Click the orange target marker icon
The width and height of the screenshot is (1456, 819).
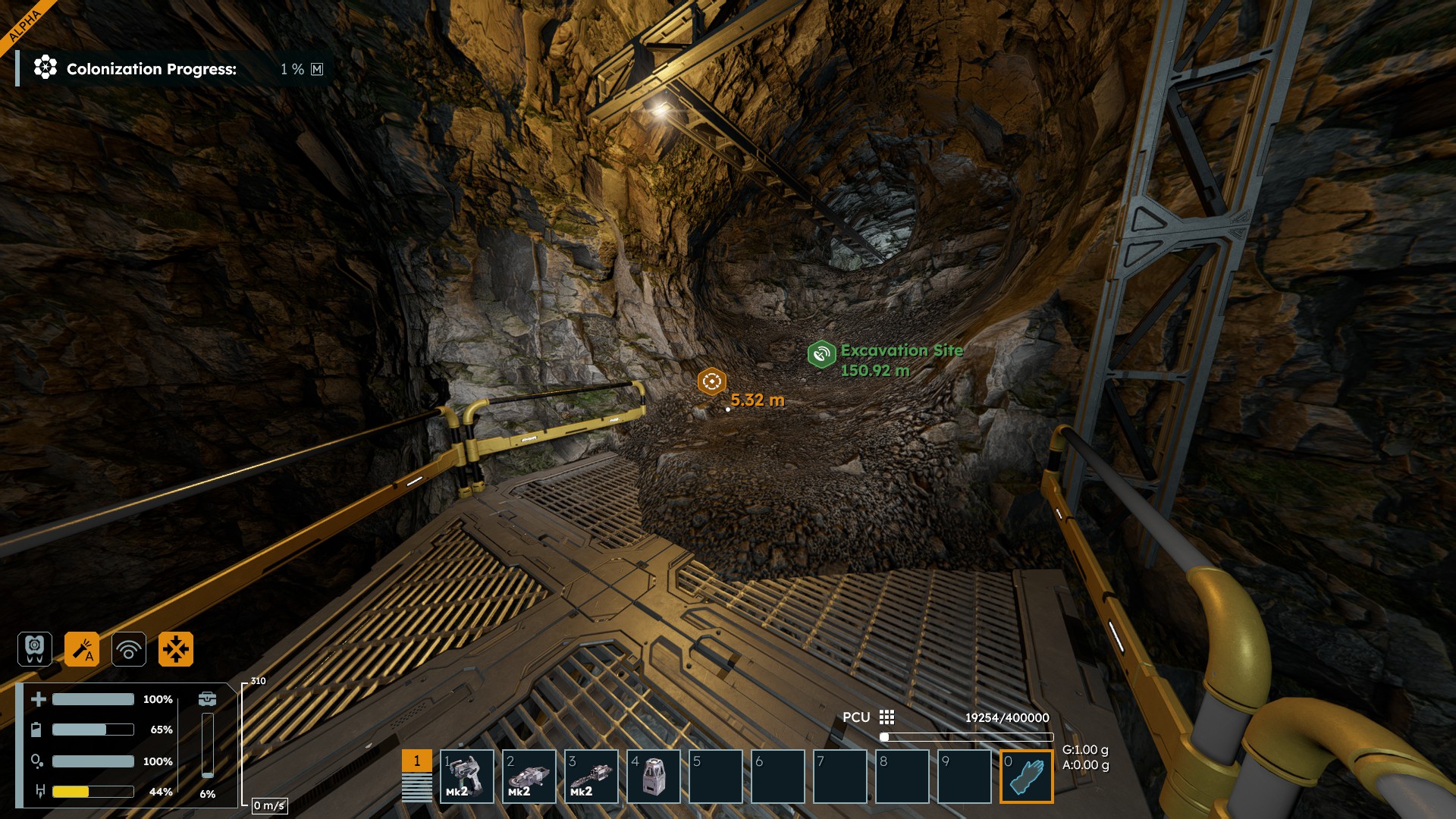[x=711, y=381]
